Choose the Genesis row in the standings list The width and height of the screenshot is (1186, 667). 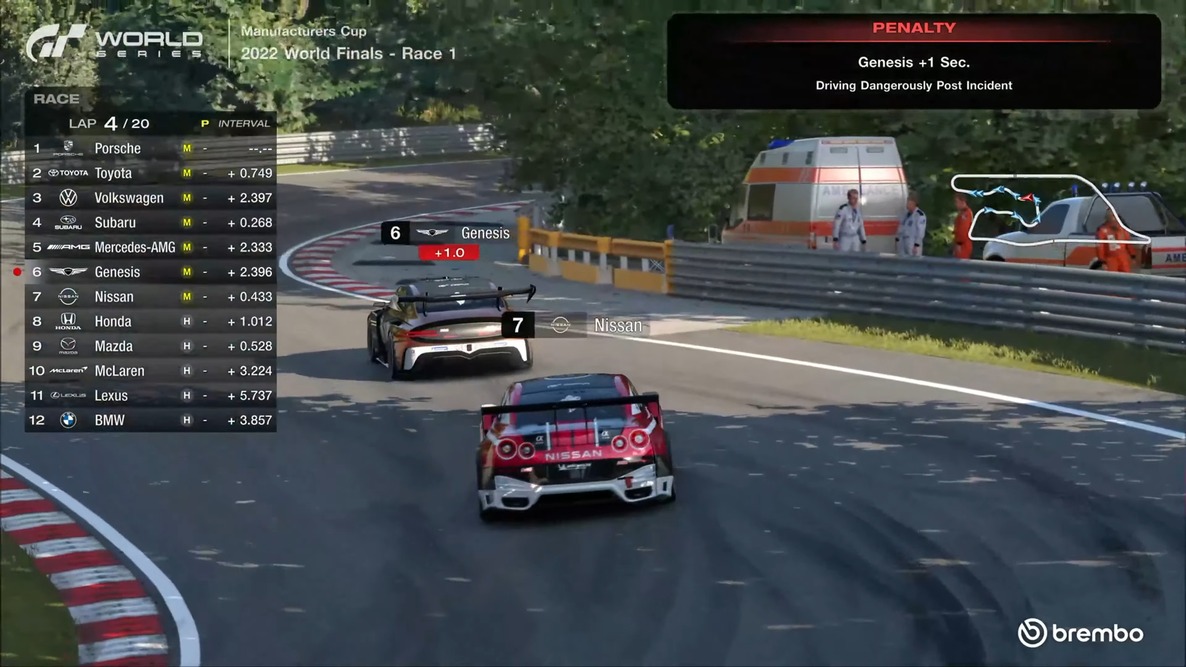tap(150, 272)
